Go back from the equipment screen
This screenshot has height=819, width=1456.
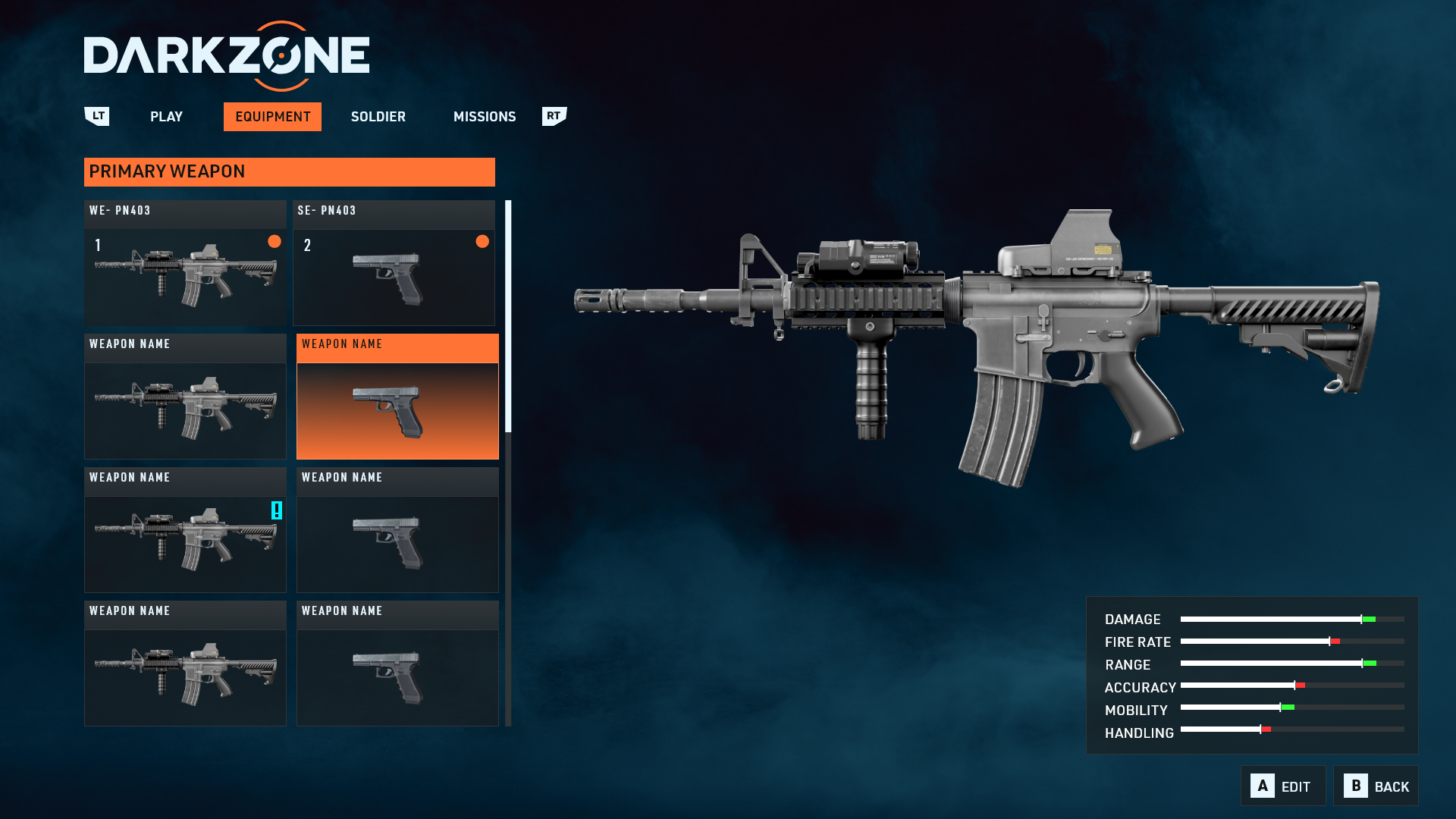(x=1376, y=786)
